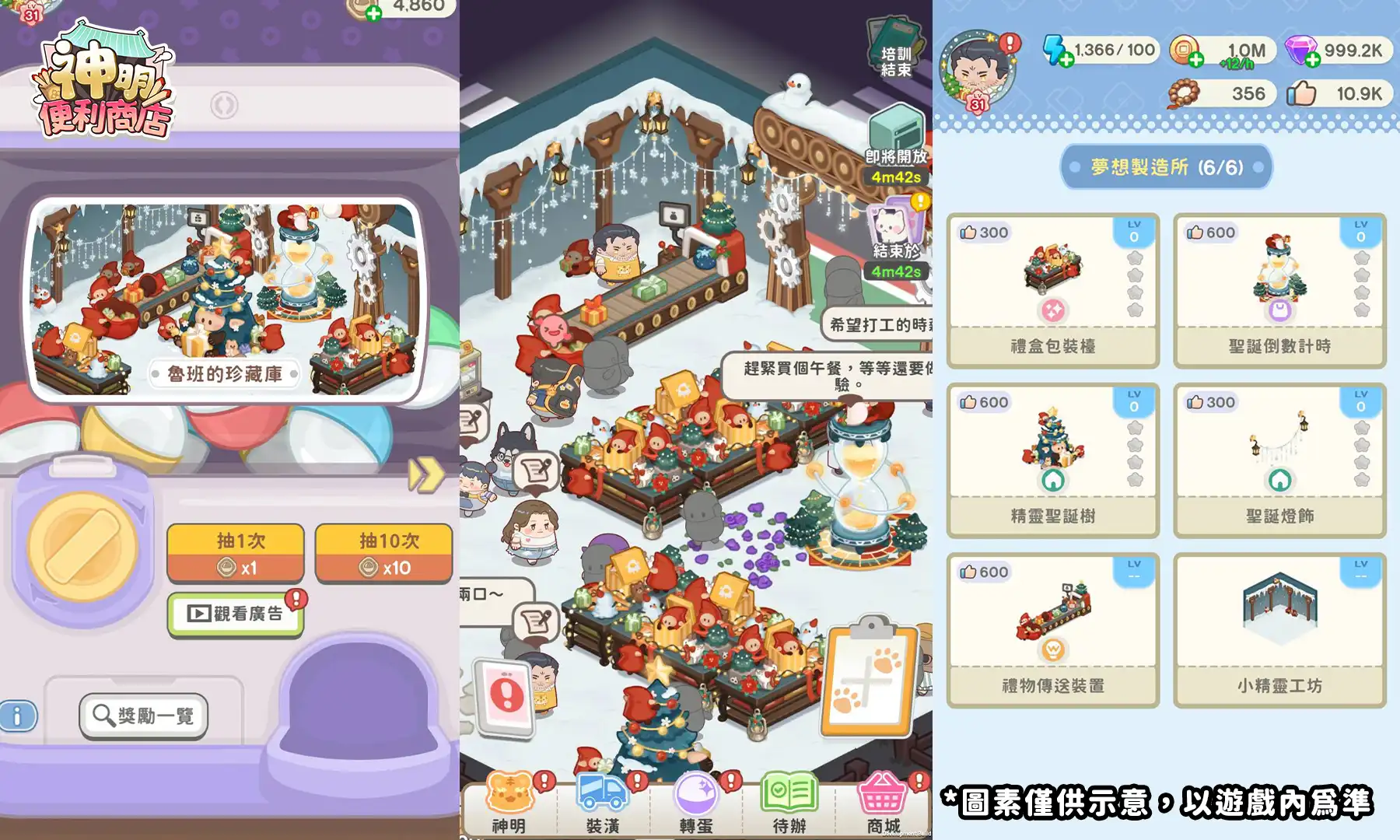Click the 觀看廣告 watch ad button
1400x840 pixels.
(235, 611)
